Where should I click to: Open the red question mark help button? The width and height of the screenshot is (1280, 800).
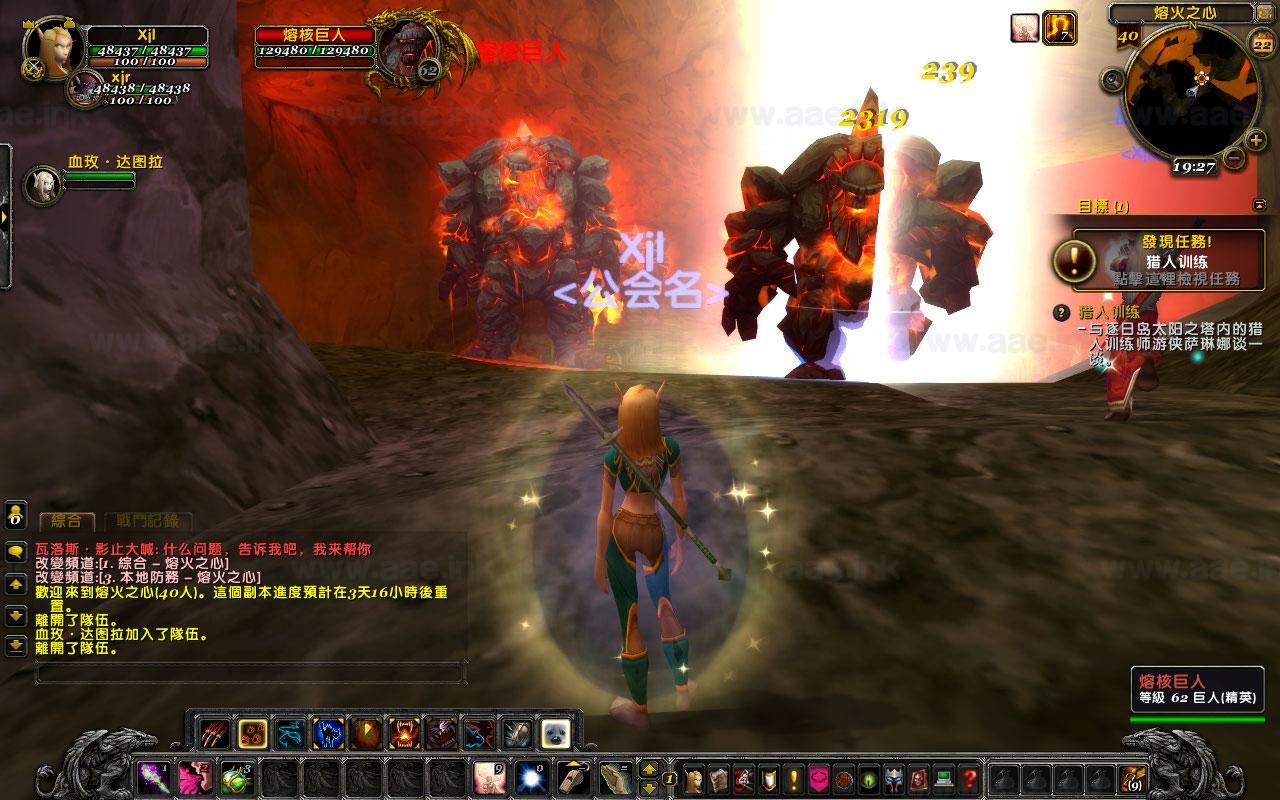click(x=969, y=777)
